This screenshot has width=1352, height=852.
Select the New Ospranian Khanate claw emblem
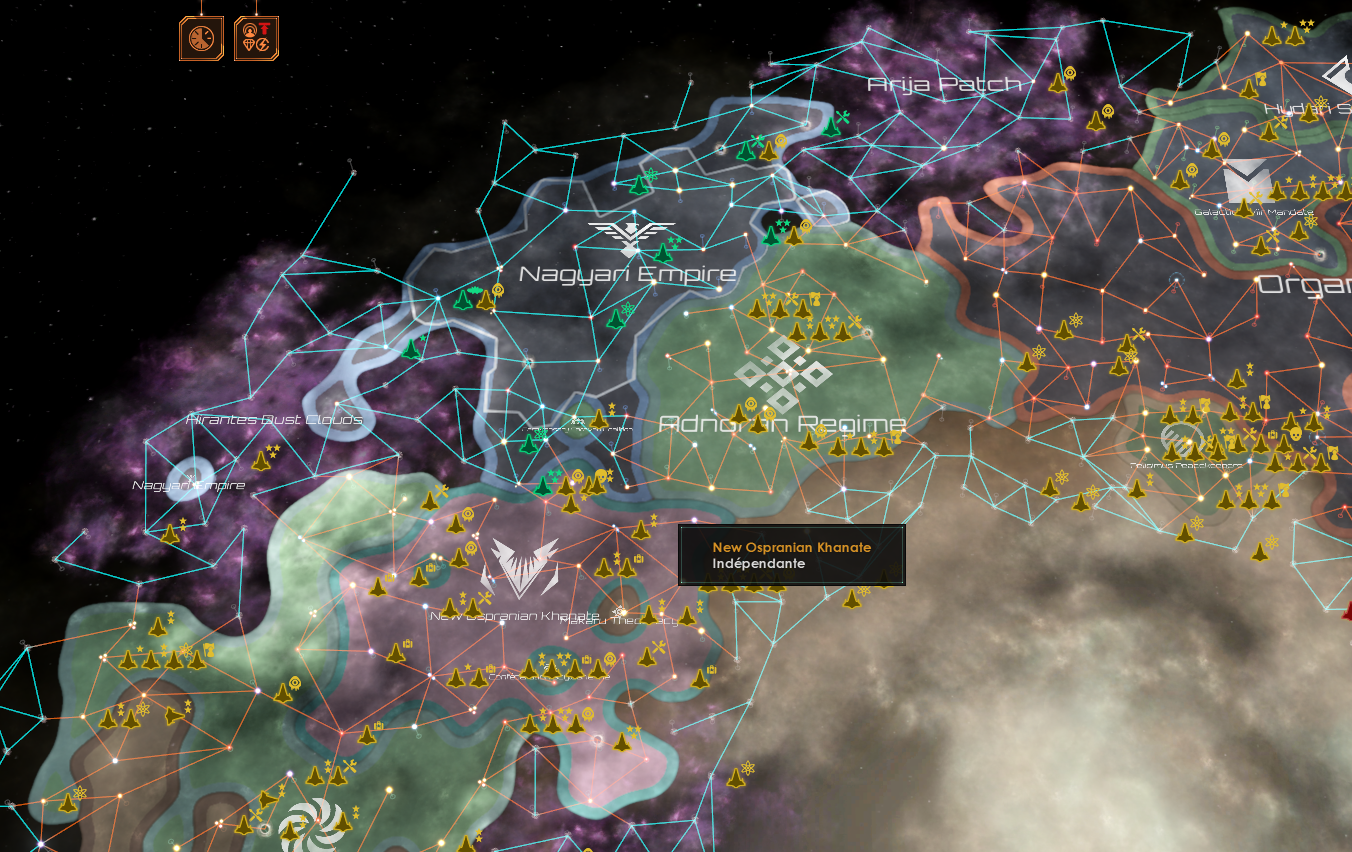(x=520, y=565)
